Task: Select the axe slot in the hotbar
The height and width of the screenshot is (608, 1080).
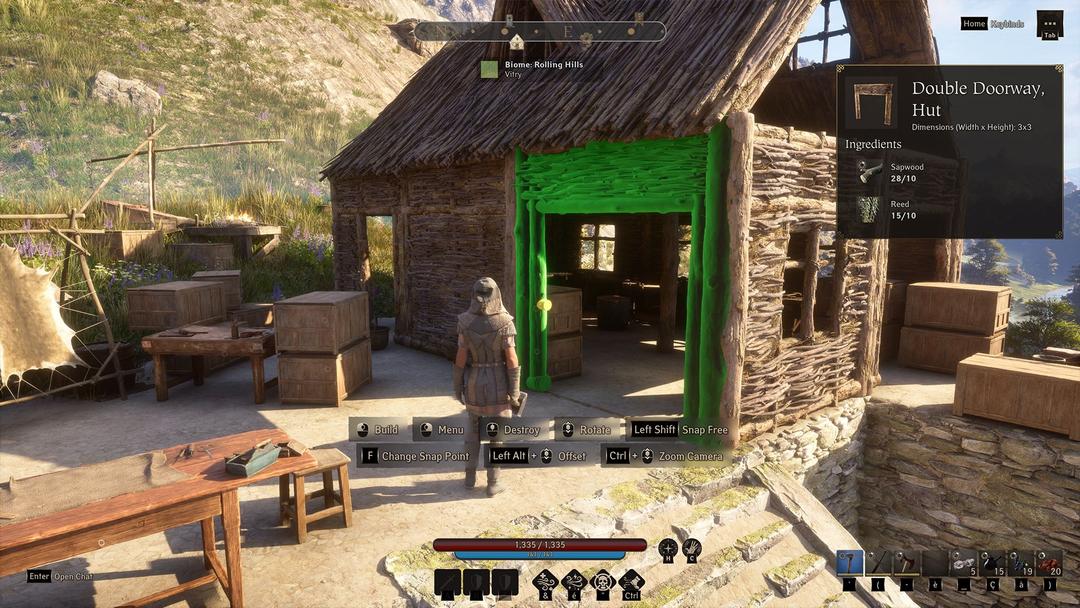Action: (x=906, y=562)
